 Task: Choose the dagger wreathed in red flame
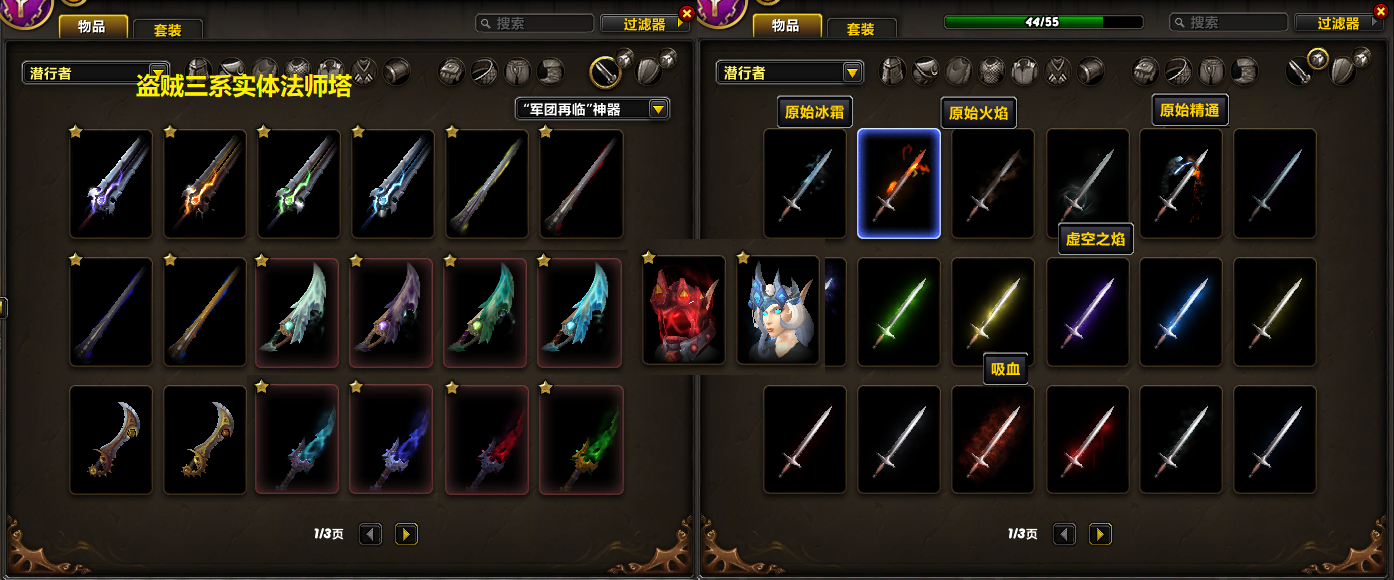click(x=487, y=440)
